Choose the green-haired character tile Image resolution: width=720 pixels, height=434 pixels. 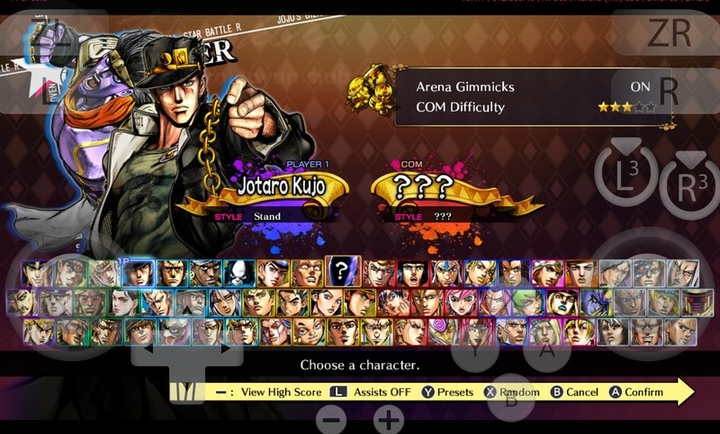coord(528,301)
